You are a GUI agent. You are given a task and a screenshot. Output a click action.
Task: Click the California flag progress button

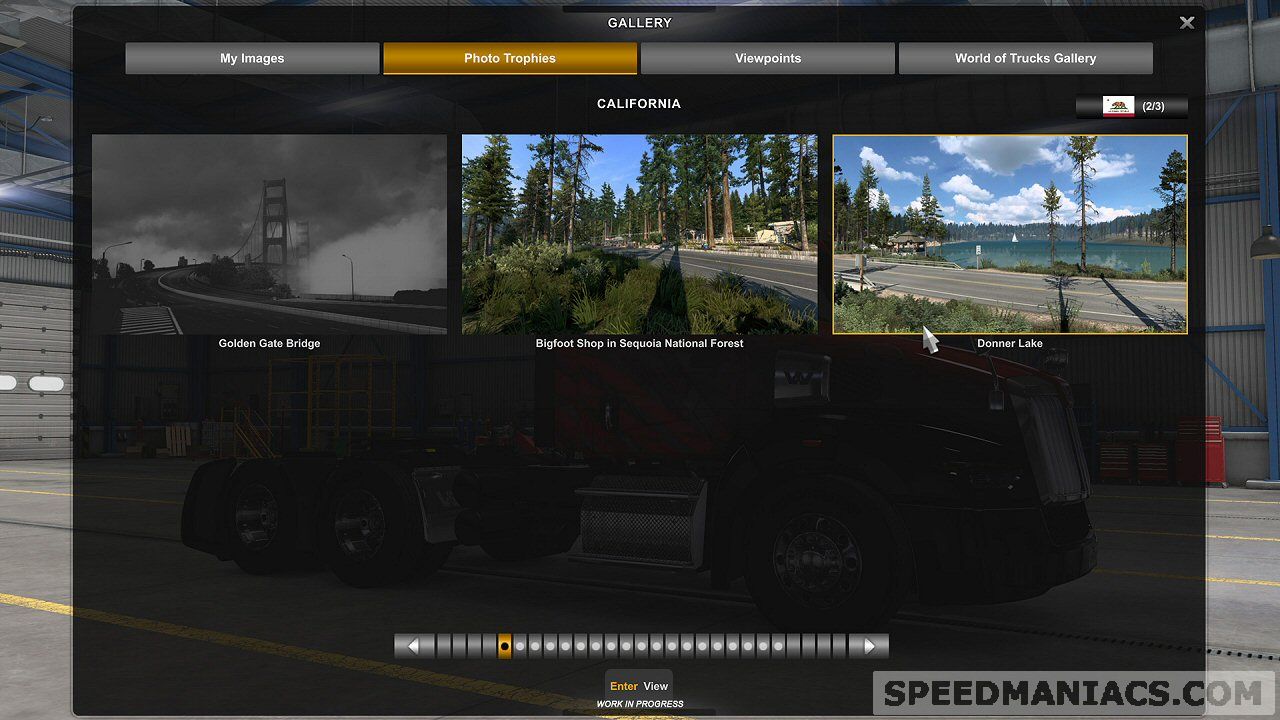(1132, 106)
